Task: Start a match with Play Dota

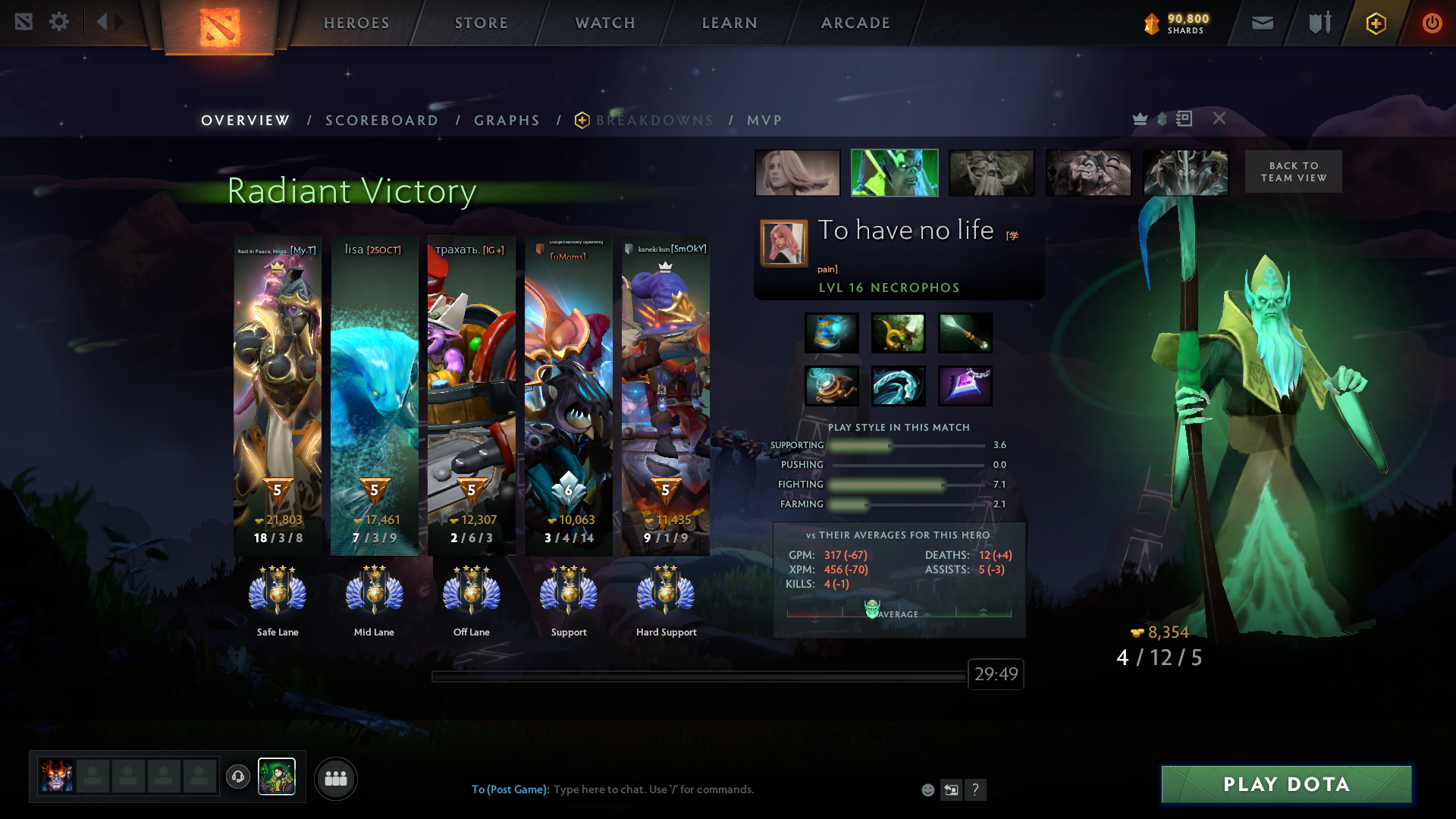Action: [x=1286, y=784]
